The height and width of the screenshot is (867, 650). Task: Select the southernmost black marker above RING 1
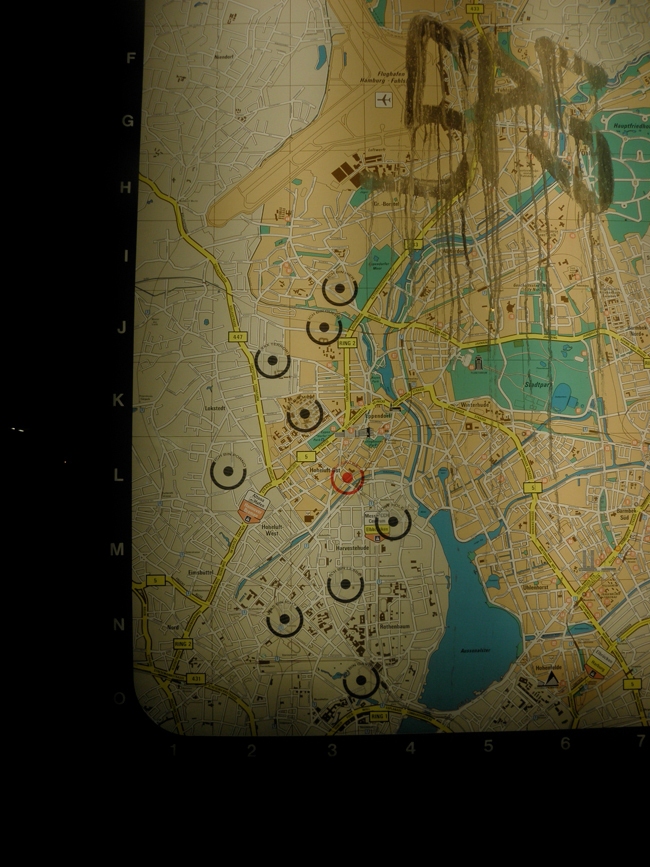(361, 681)
